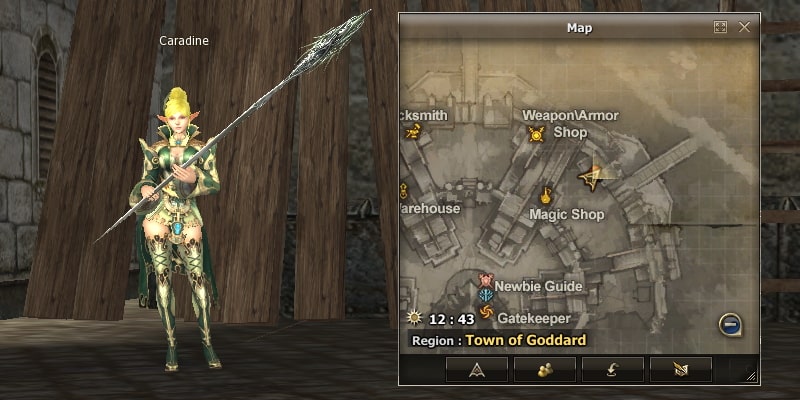Click the curved return arrow button
800x400 pixels.
pos(613,369)
